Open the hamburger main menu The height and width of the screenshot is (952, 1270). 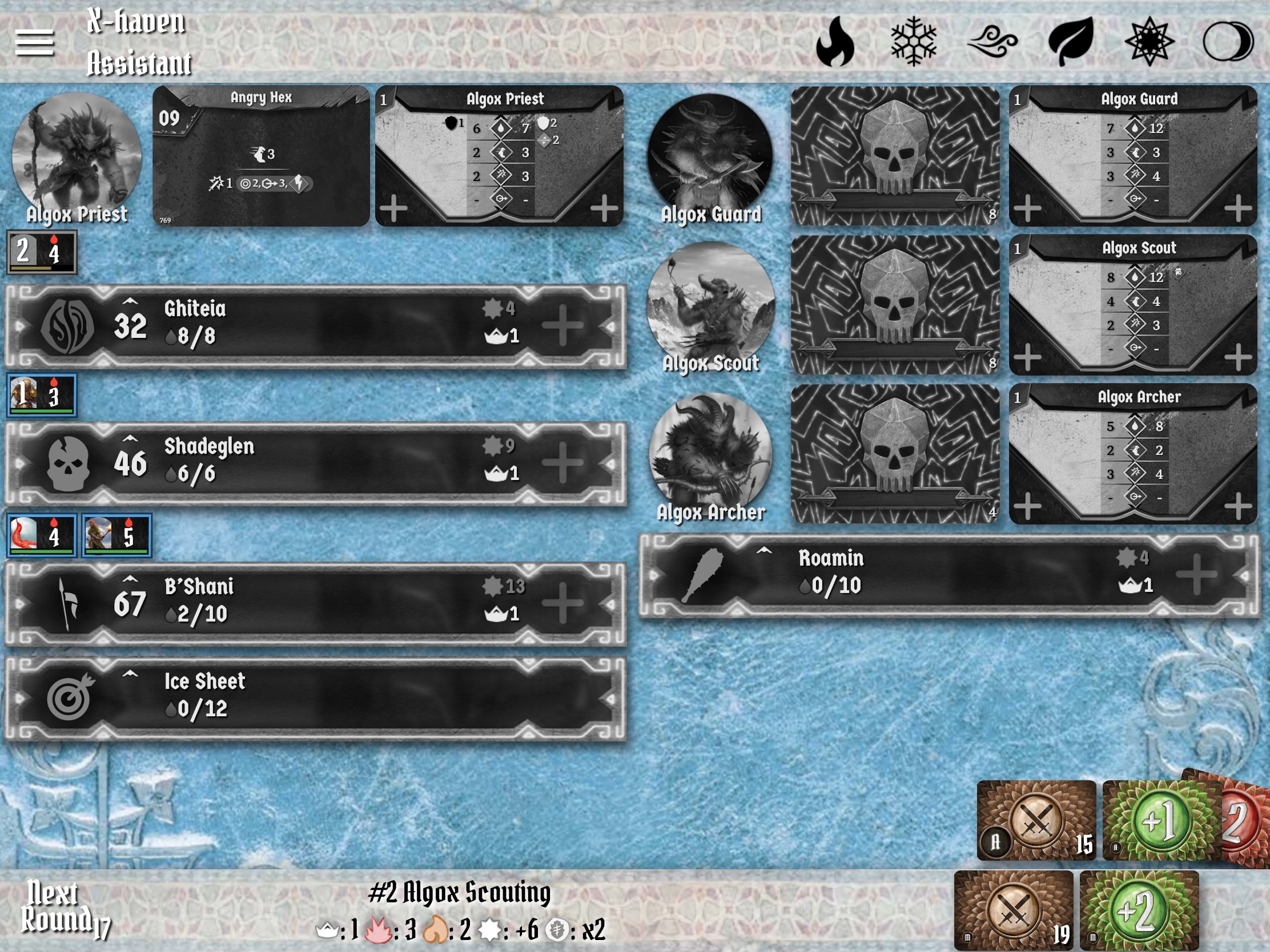[x=34, y=42]
